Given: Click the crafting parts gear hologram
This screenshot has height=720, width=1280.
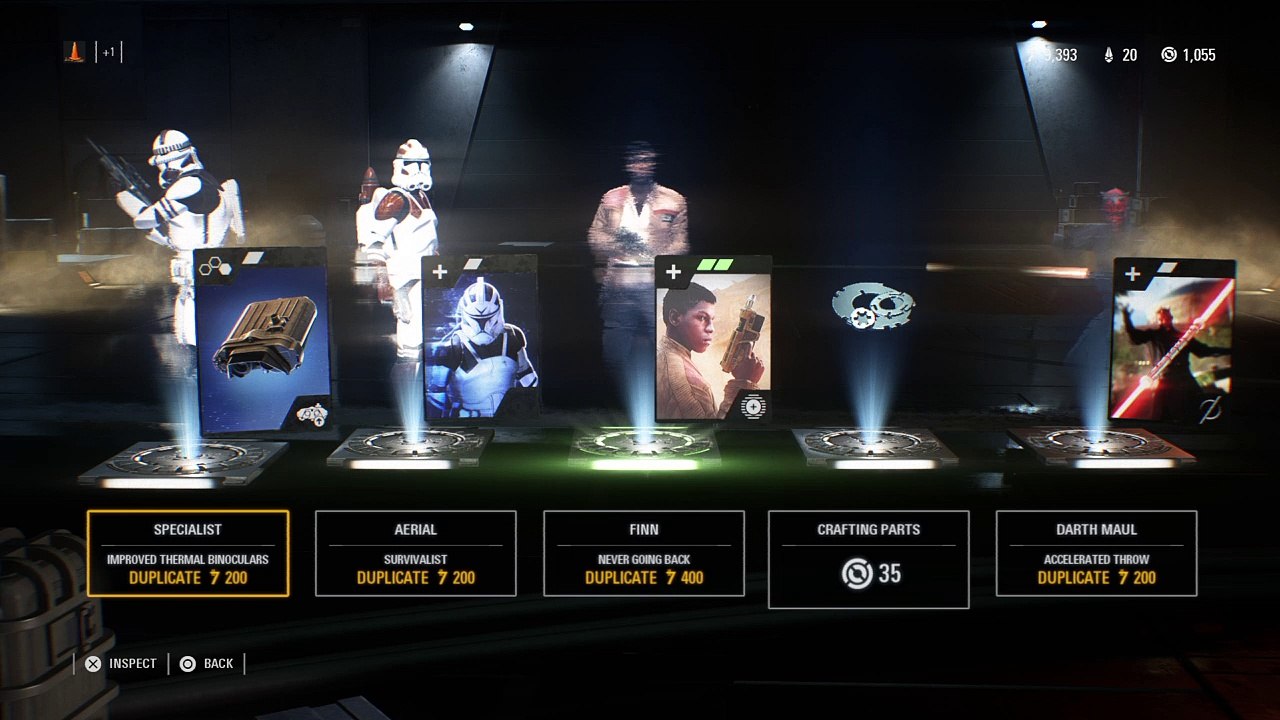Looking at the screenshot, I should tap(872, 304).
